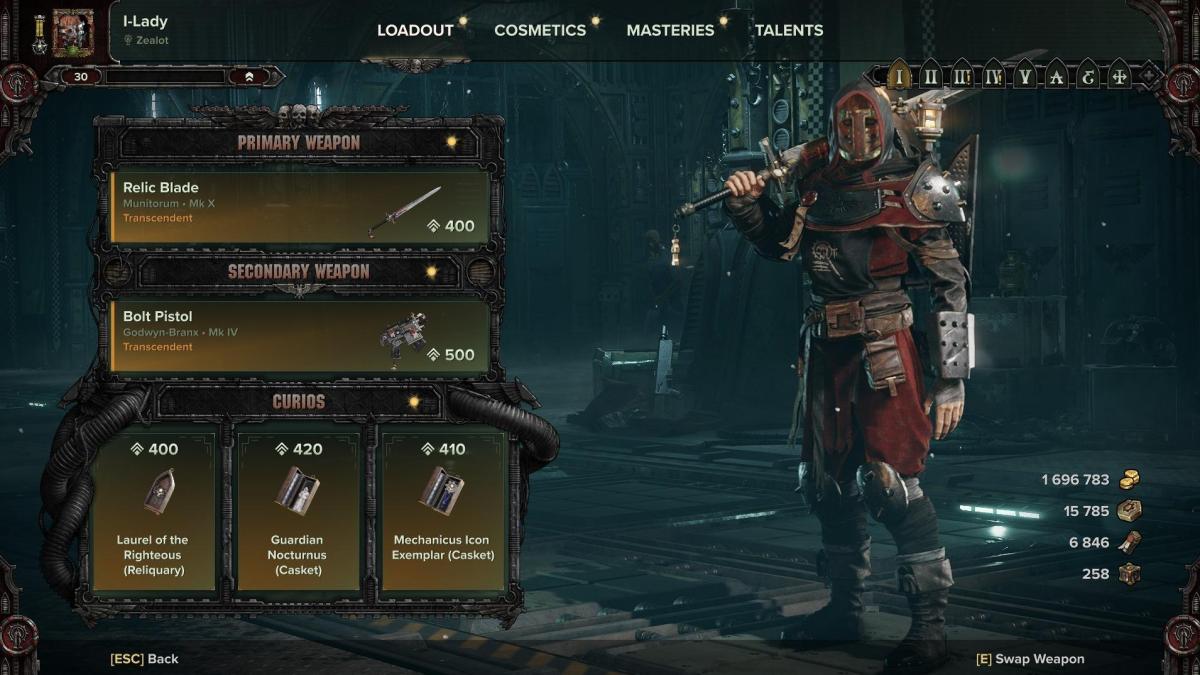The image size is (1200, 675).
Task: Go to the Talents tab
Action: [789, 30]
